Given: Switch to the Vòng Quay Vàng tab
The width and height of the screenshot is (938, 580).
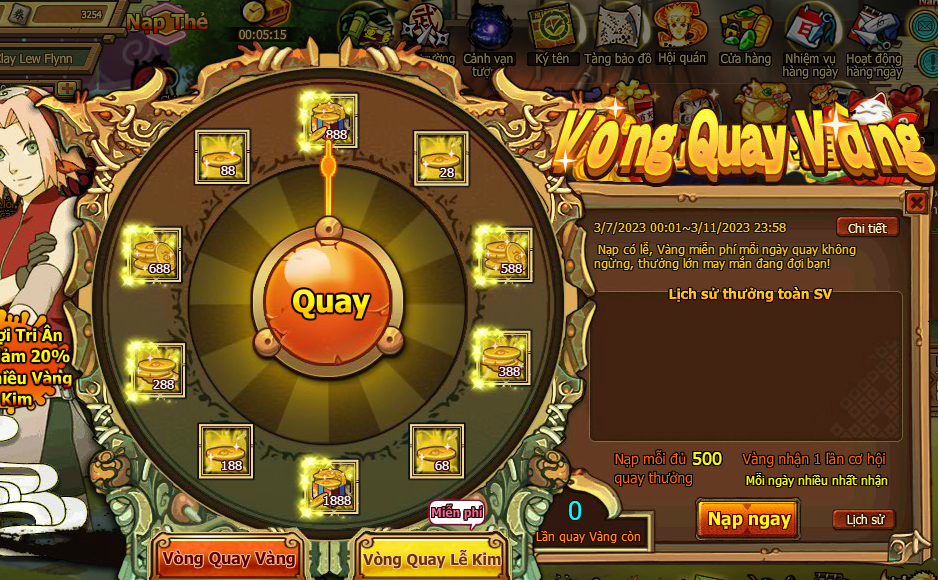Looking at the screenshot, I should [x=229, y=558].
